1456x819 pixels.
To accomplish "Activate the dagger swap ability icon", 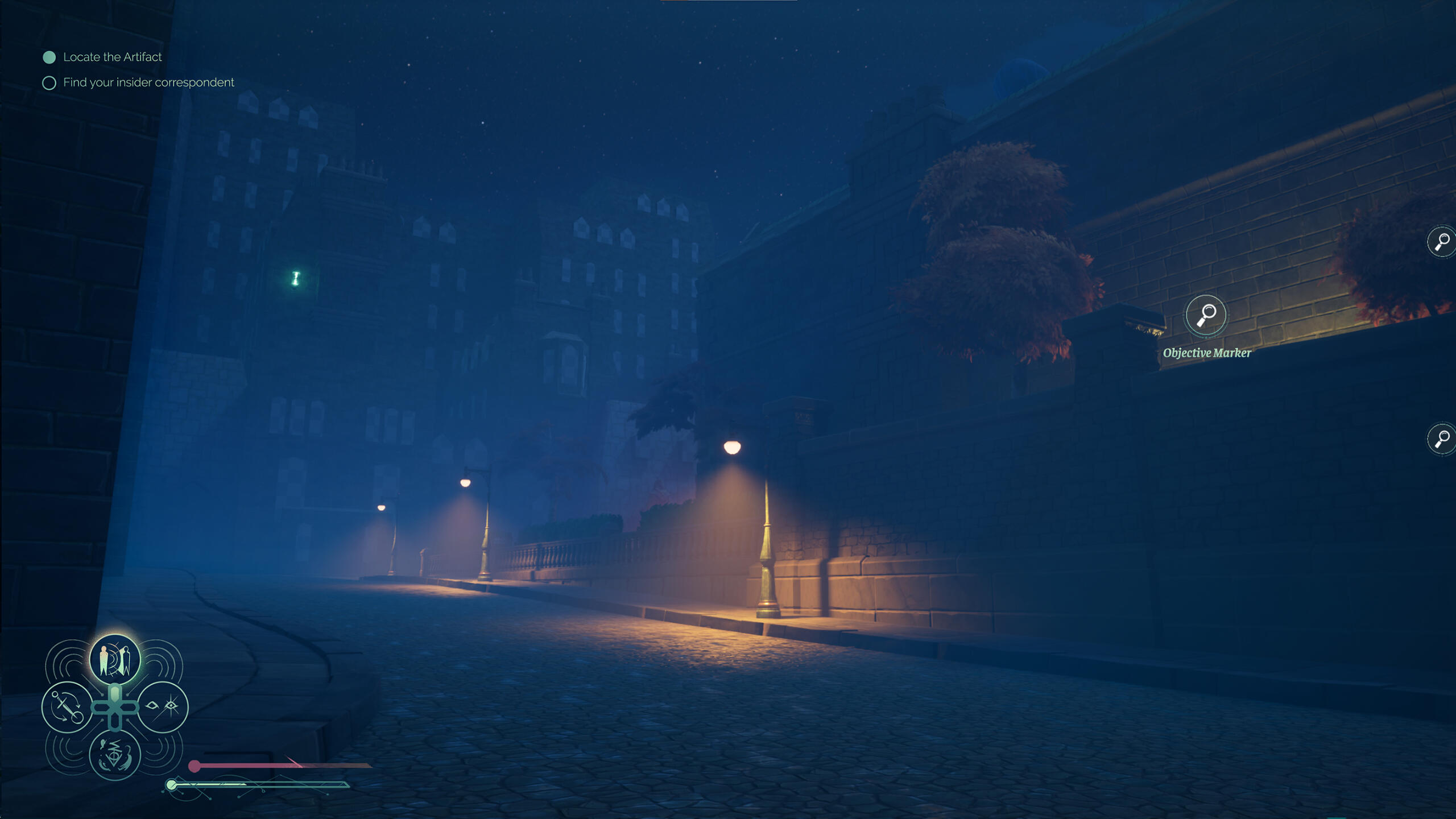I will [67, 708].
